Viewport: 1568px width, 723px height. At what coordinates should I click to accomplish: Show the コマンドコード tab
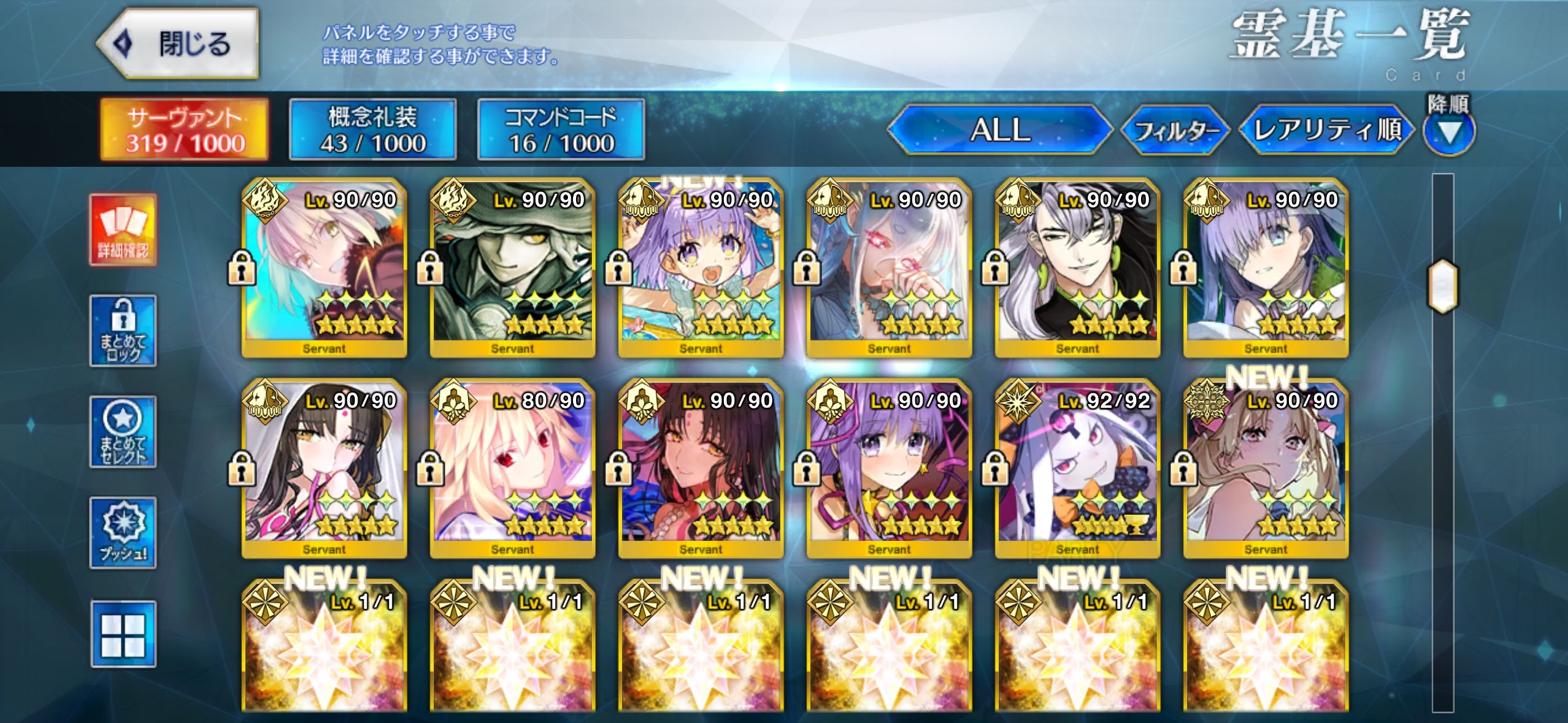pos(561,130)
